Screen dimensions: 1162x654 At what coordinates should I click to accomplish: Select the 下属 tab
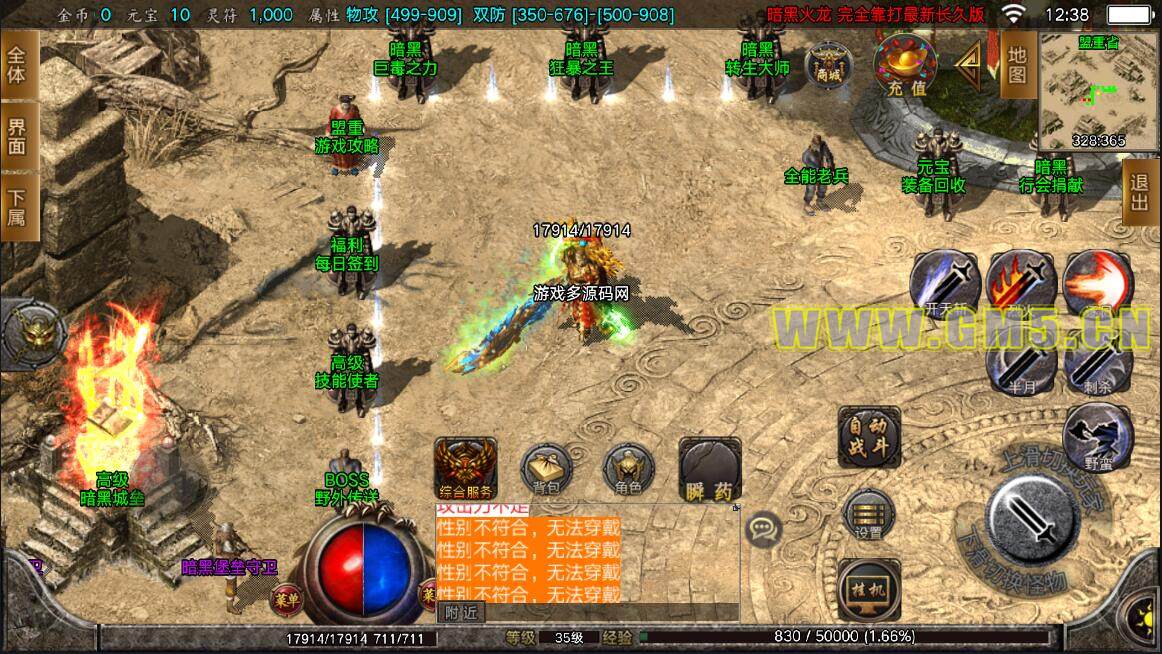[18, 207]
